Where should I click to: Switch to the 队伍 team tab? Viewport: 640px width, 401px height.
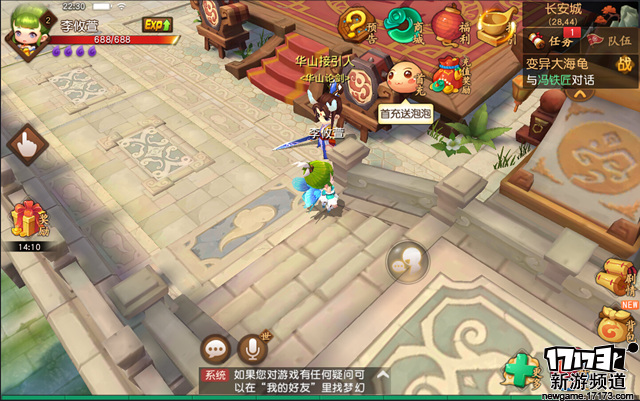[x=609, y=40]
